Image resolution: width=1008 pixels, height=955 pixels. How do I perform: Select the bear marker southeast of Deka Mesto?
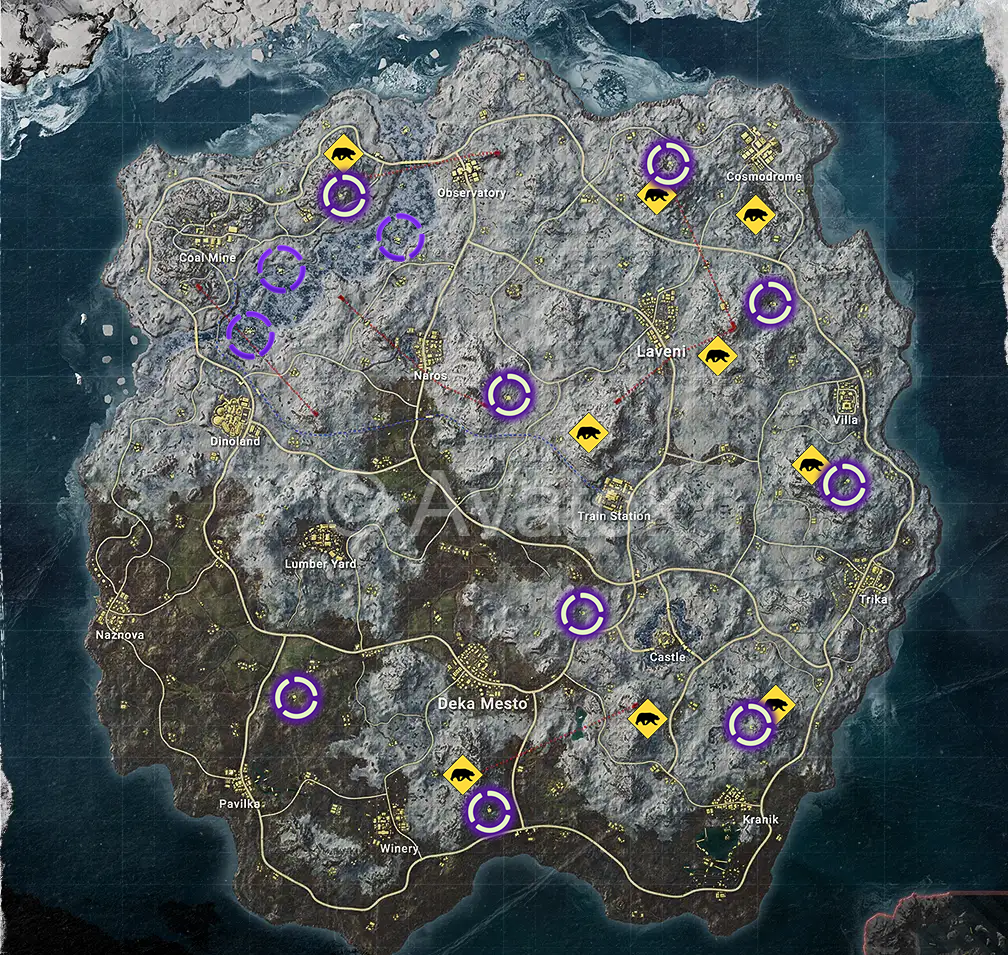650,718
